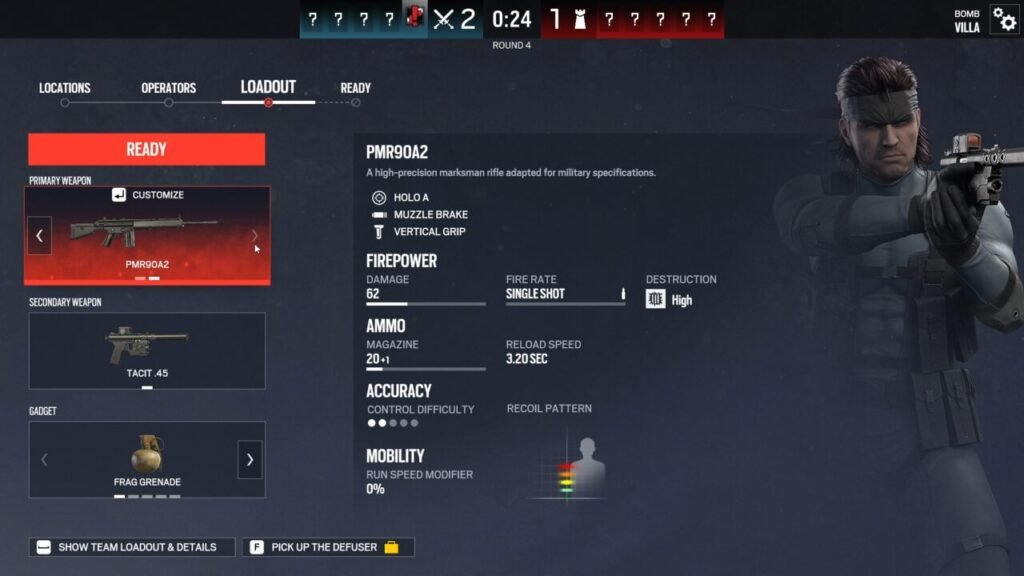Go to the Operators tab
1024x576 pixels.
(x=168, y=89)
